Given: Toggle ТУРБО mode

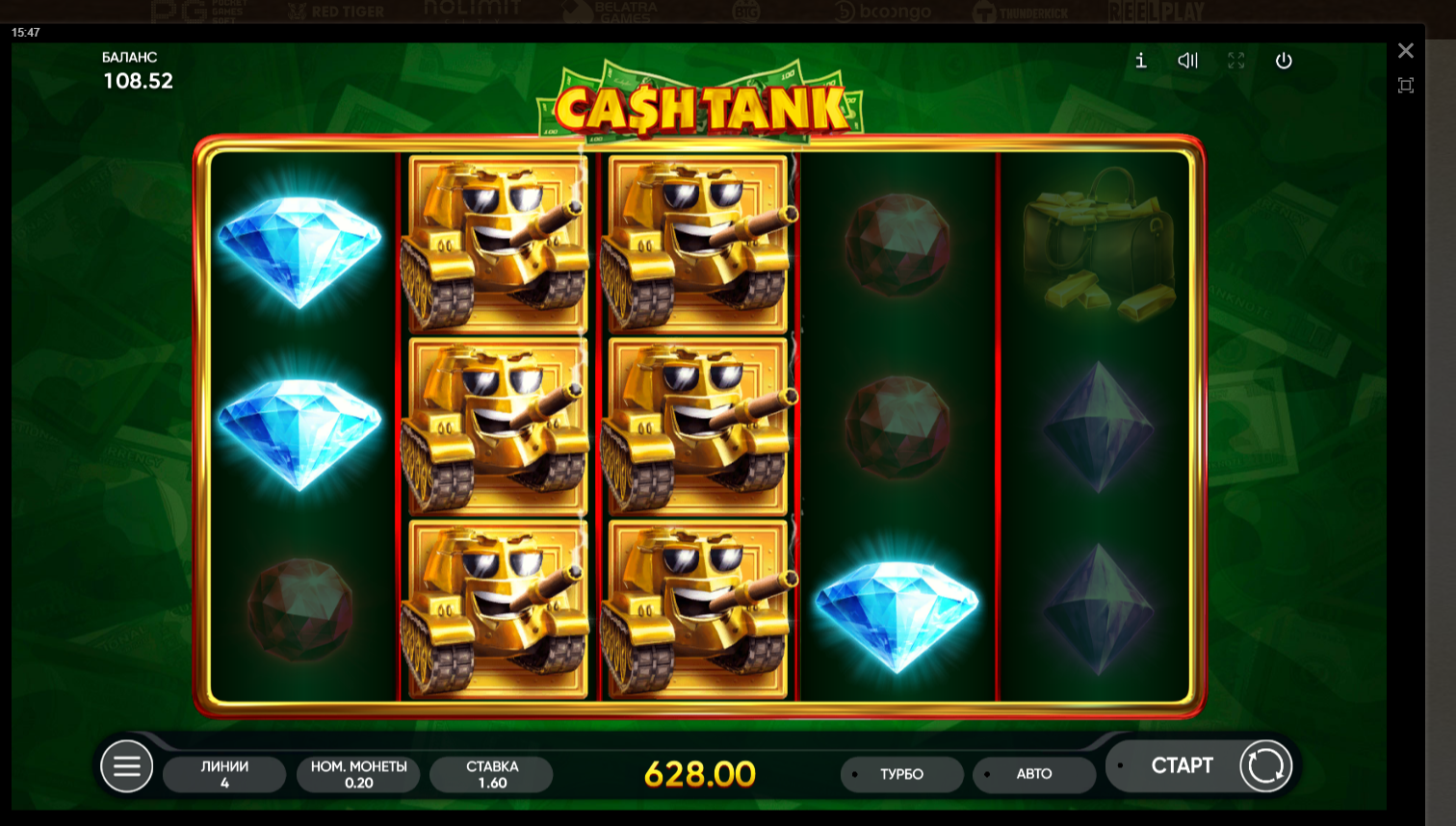Looking at the screenshot, I should click(x=901, y=774).
